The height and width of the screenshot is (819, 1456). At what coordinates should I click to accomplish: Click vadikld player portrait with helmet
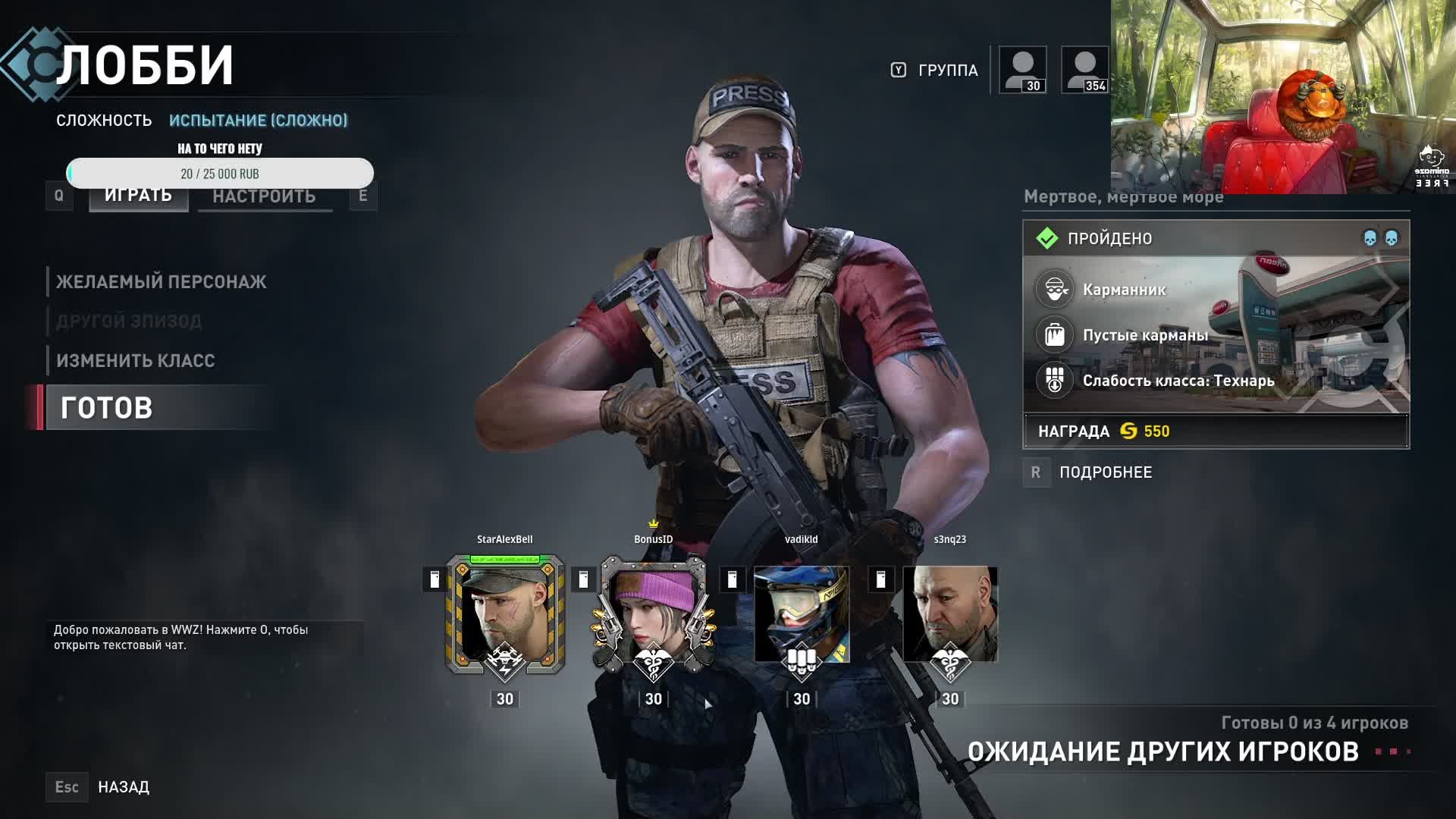(802, 614)
